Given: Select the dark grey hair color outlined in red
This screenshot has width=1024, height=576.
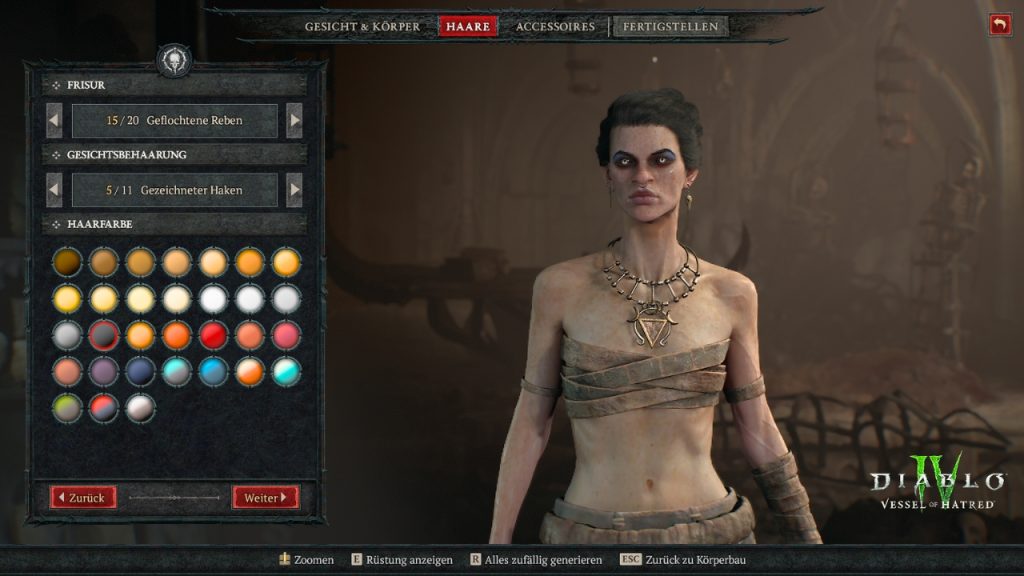Looking at the screenshot, I should pos(104,334).
